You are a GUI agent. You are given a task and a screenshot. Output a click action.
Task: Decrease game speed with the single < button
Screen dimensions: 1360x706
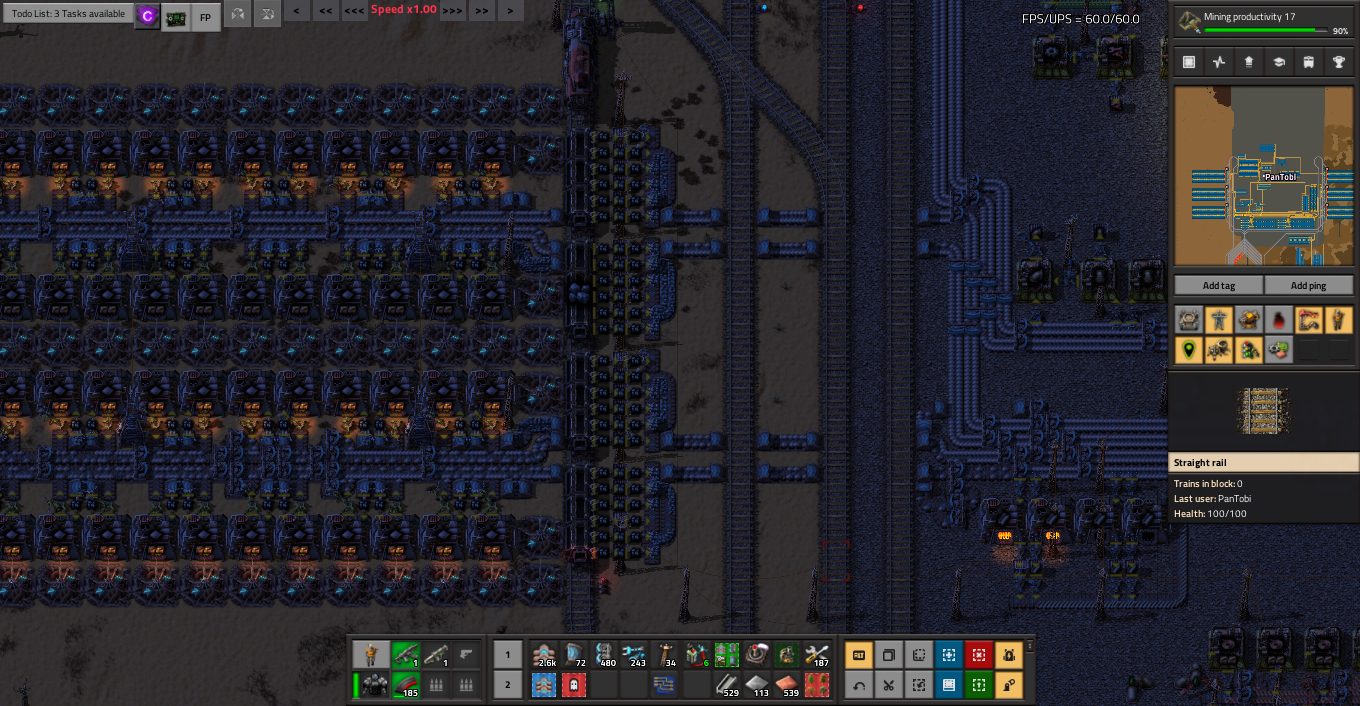click(297, 10)
